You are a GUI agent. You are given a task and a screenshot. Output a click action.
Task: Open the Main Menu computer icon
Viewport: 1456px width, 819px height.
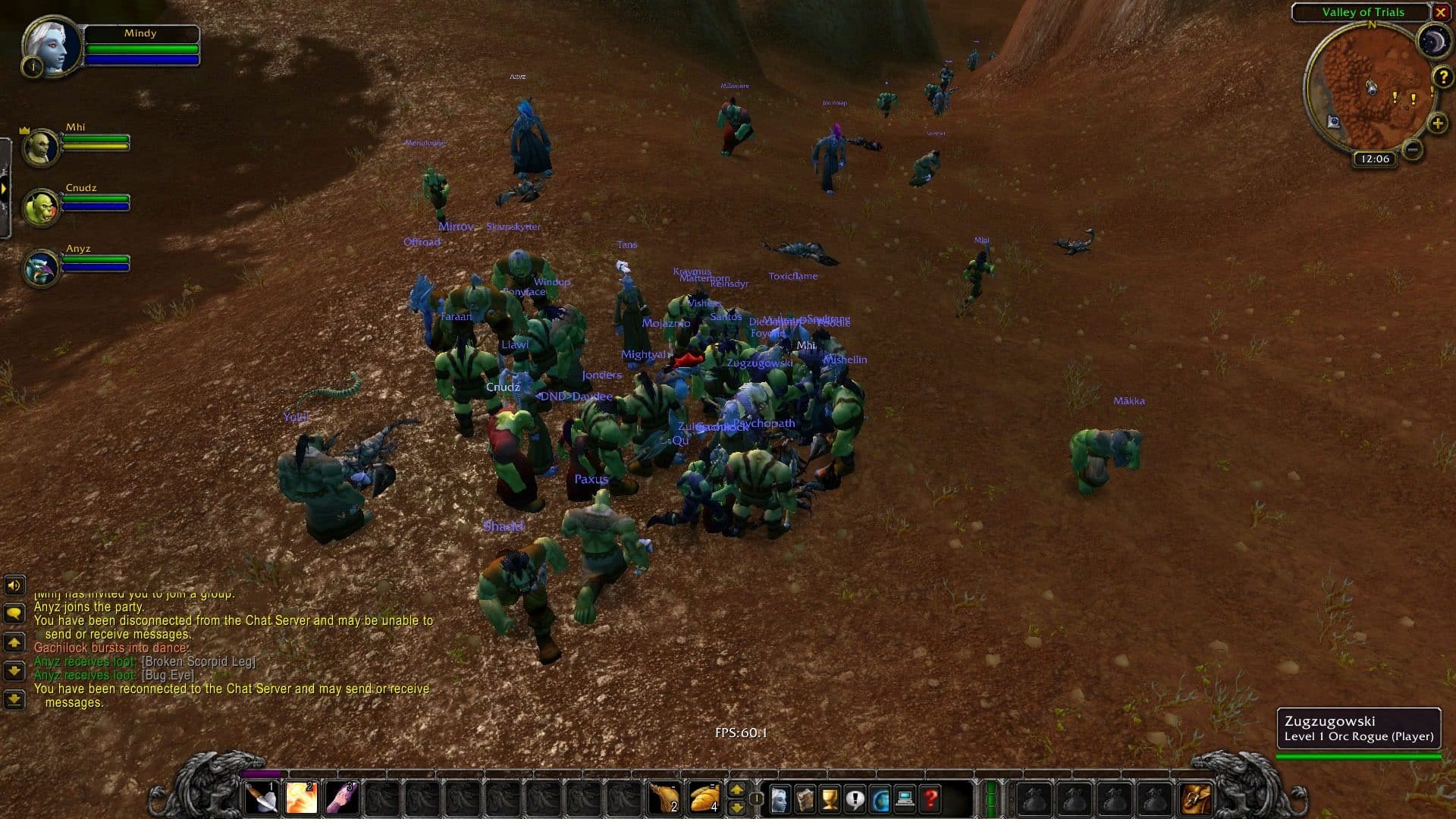pos(905,798)
